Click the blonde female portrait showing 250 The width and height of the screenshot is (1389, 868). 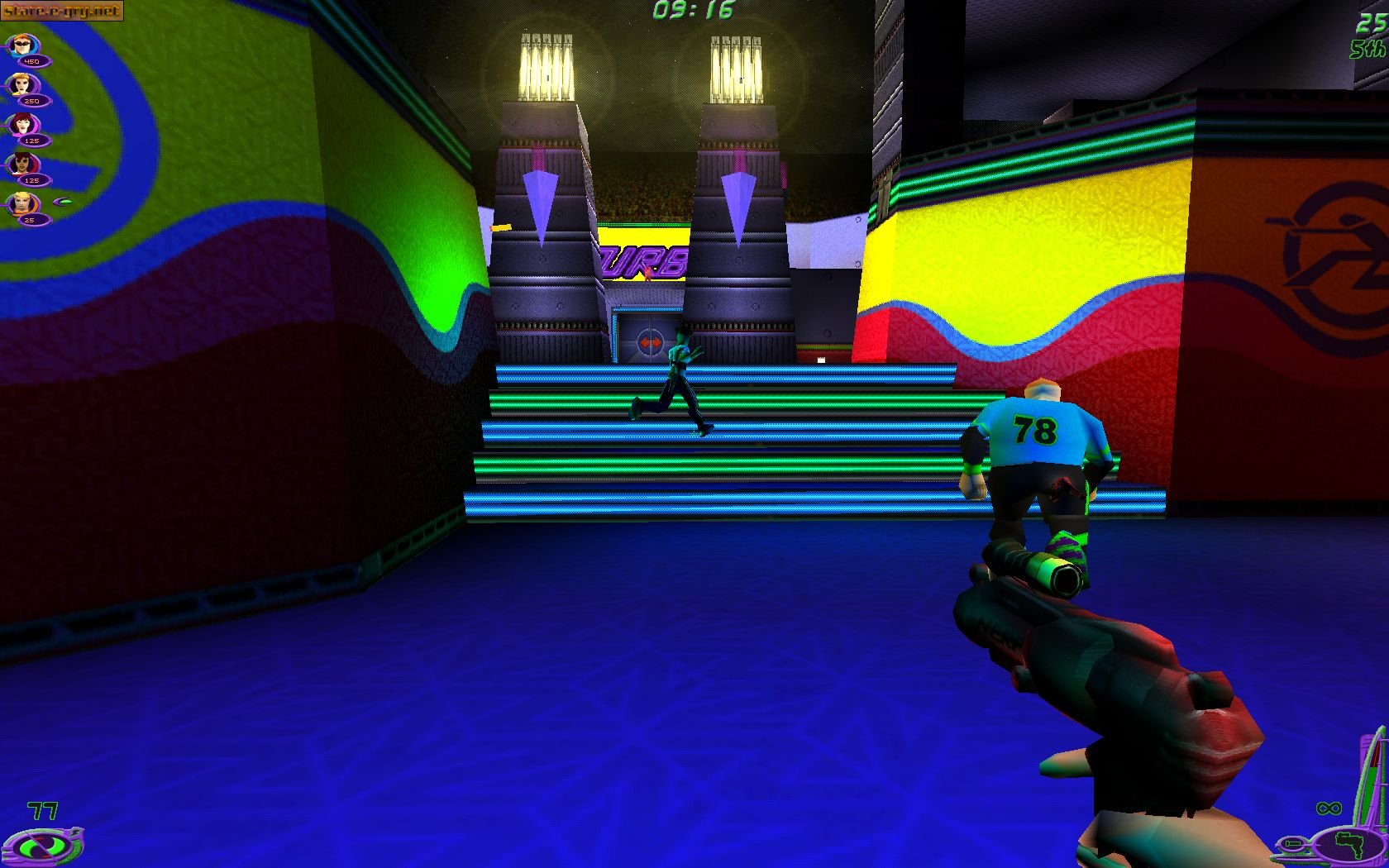click(x=21, y=84)
